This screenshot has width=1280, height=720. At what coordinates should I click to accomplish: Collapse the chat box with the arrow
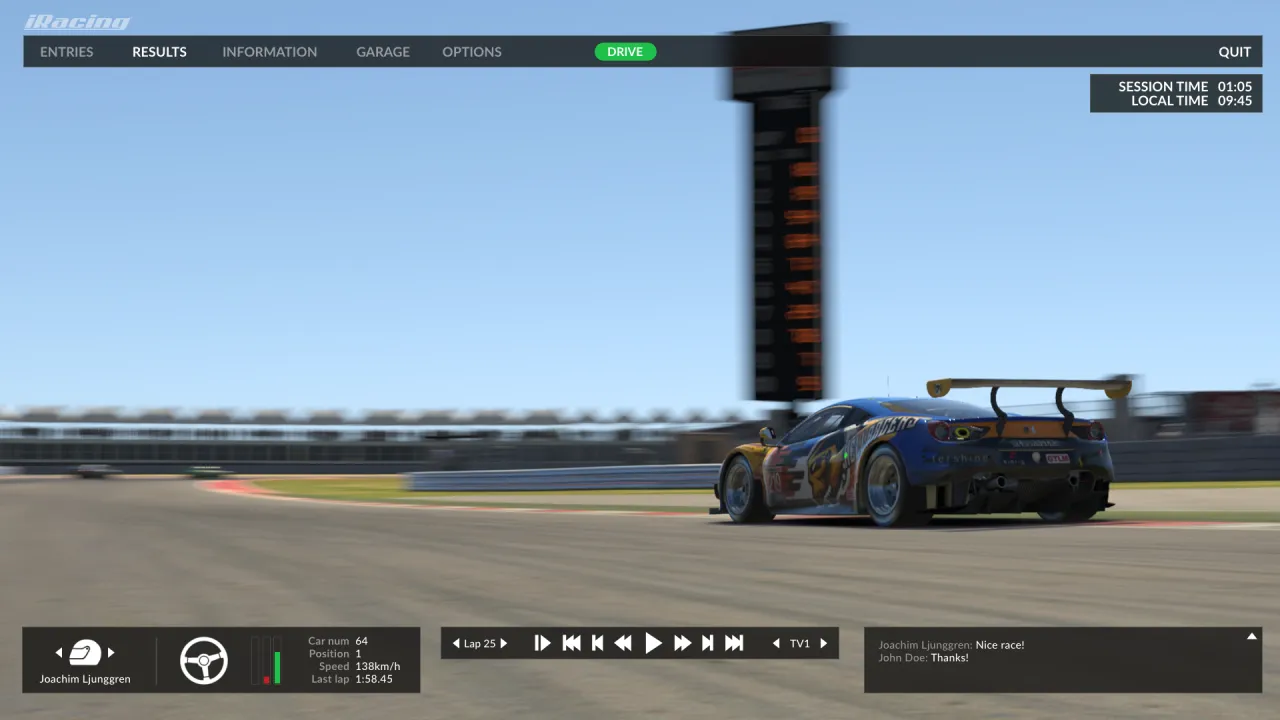tap(1250, 636)
